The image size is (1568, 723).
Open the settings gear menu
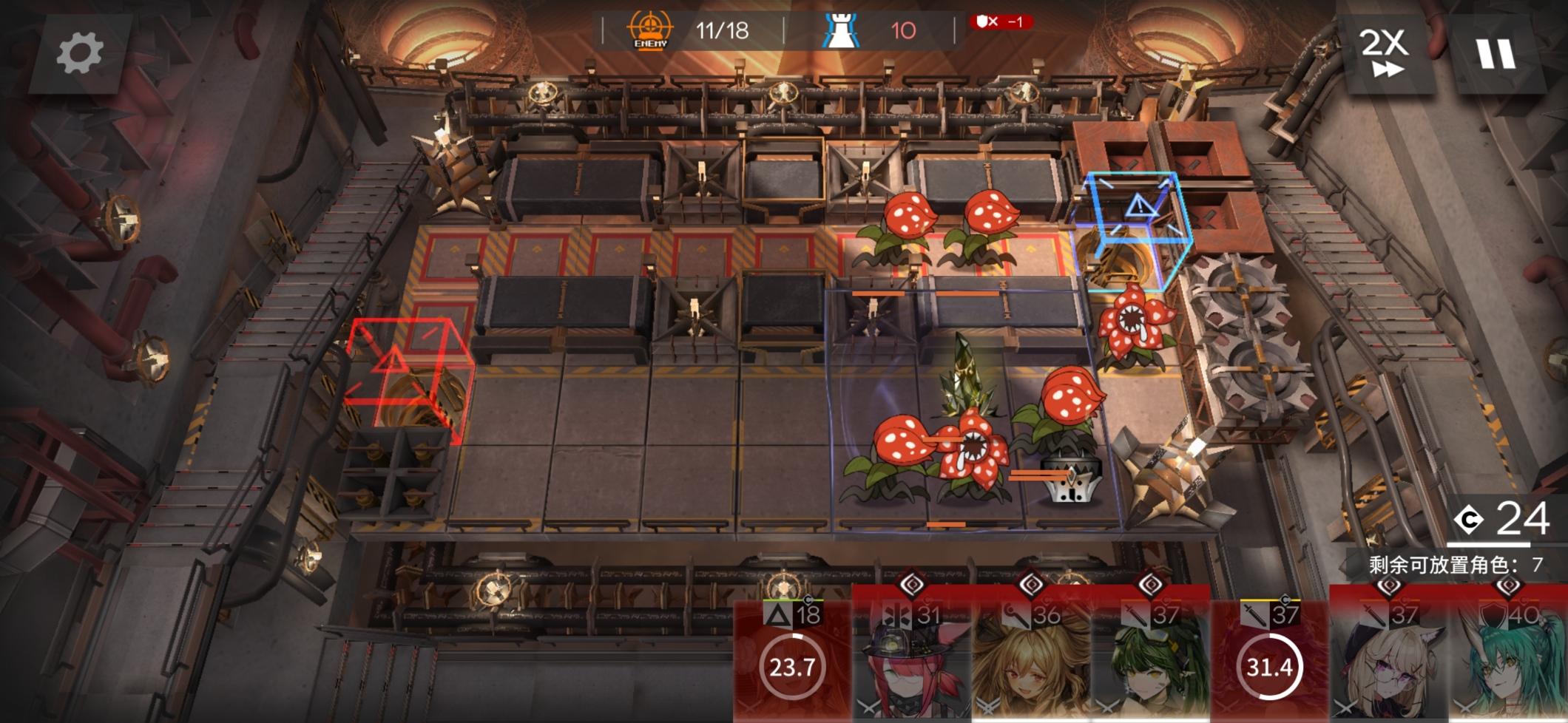click(80, 53)
